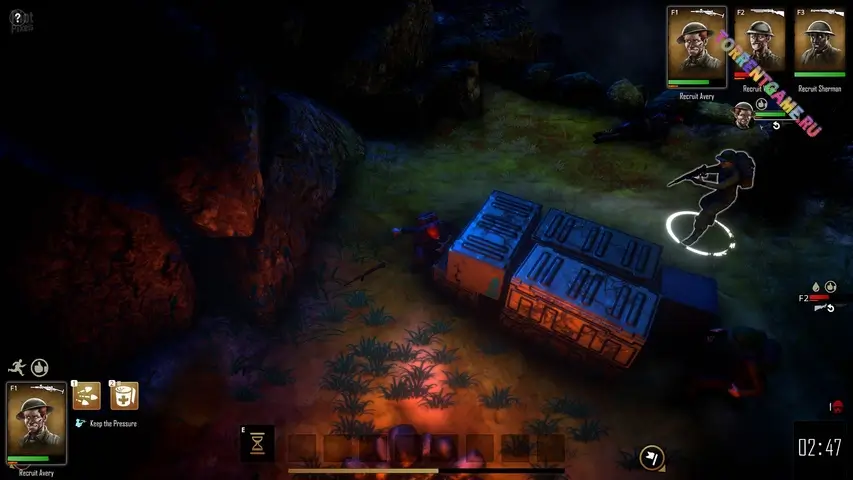Click the hourglass wait button

pyautogui.click(x=258, y=442)
